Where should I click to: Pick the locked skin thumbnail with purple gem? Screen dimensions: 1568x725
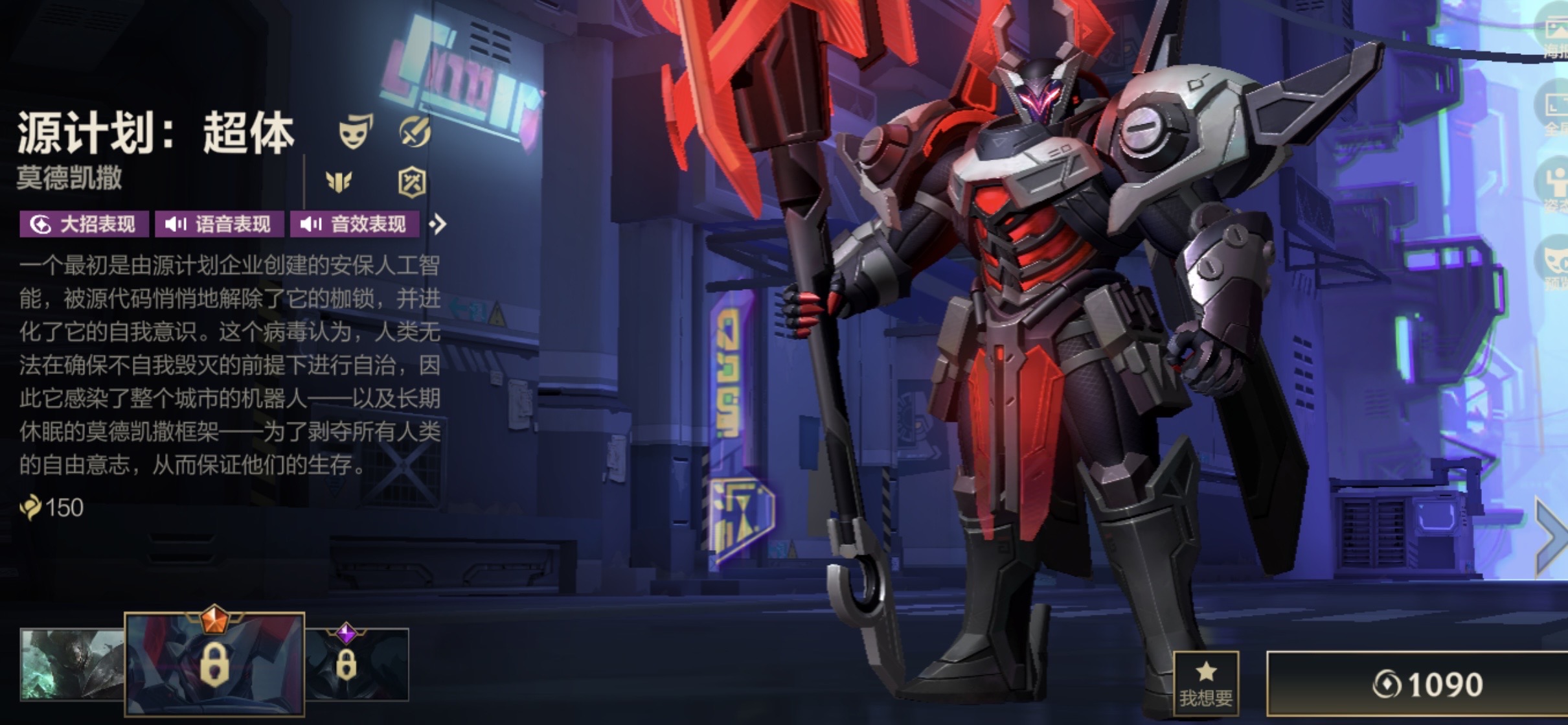coord(357,664)
